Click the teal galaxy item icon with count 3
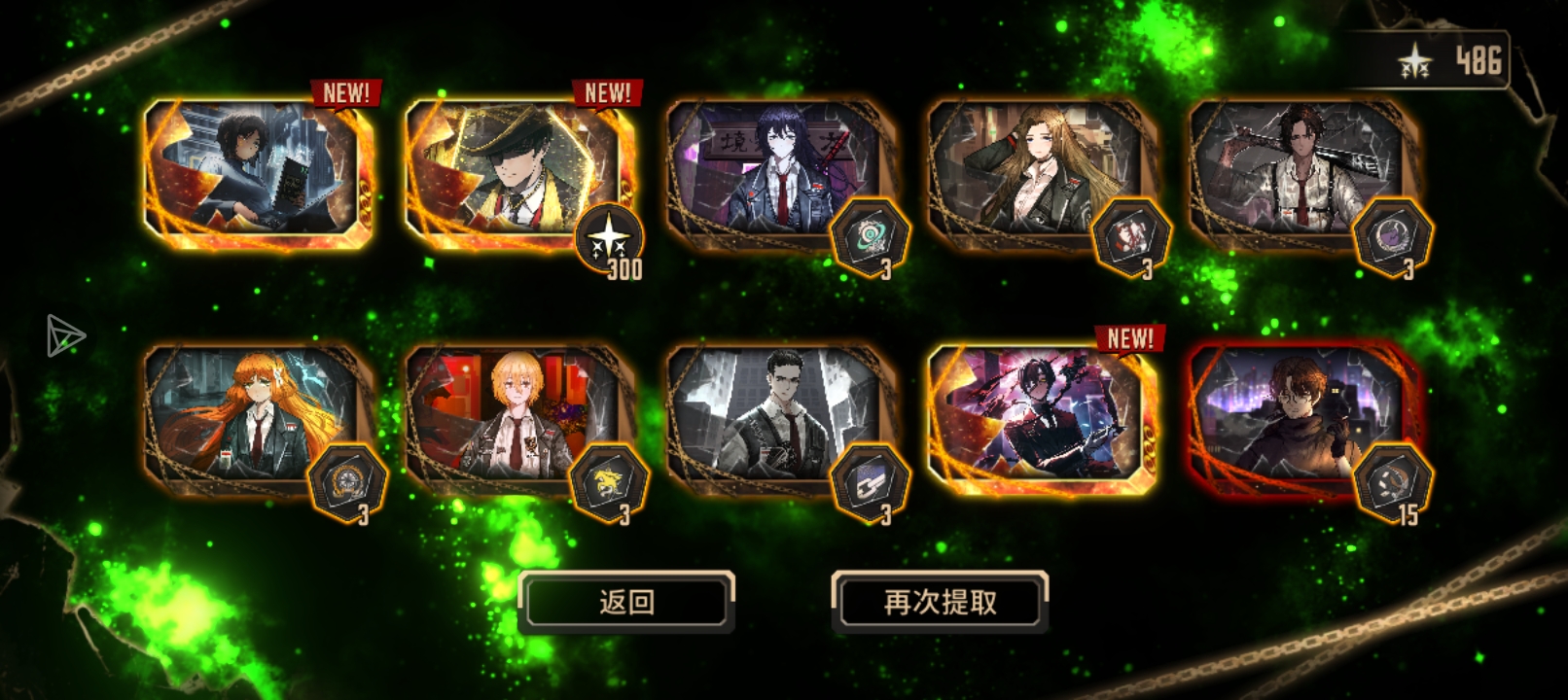 (x=872, y=236)
